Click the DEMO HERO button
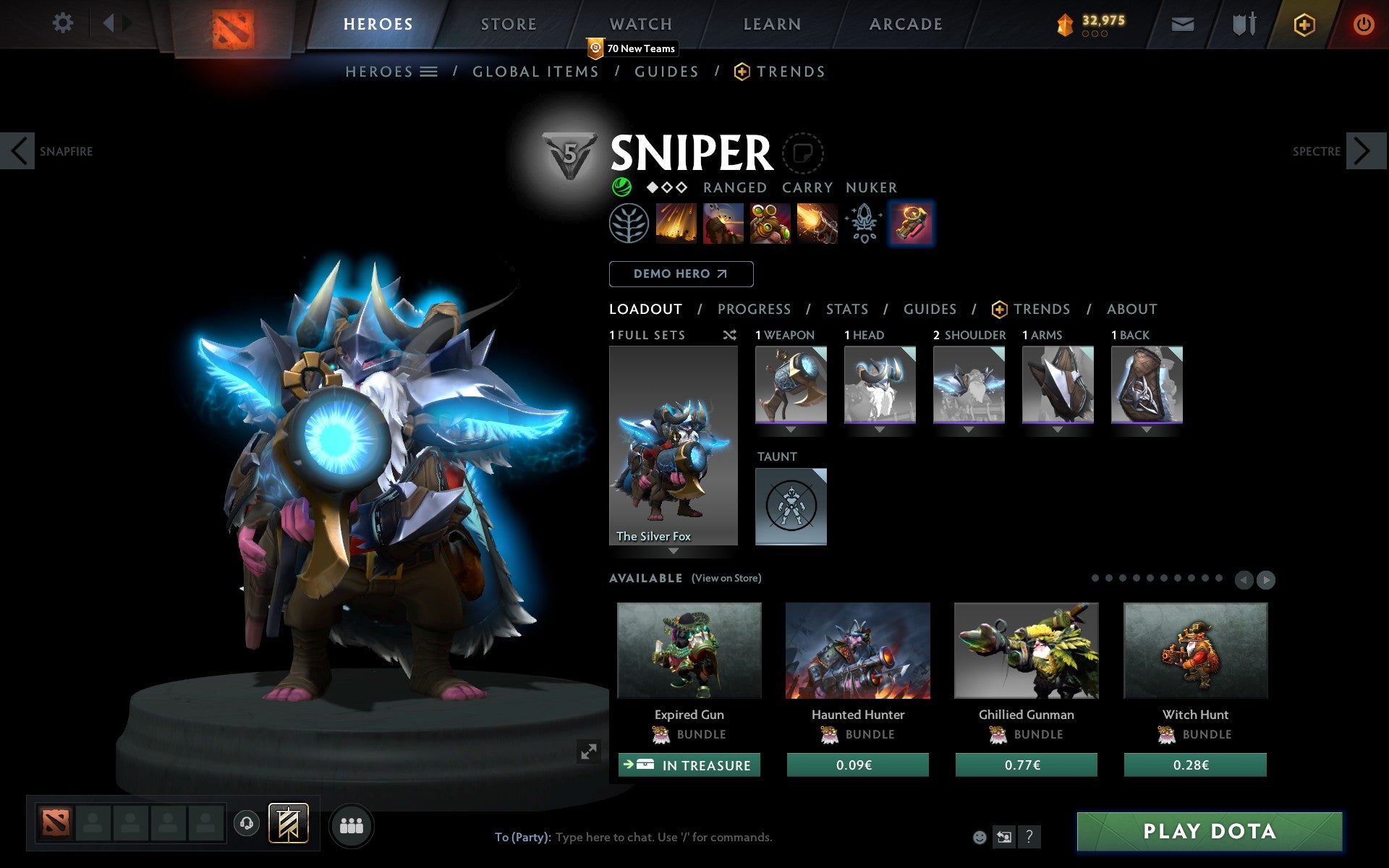The image size is (1389, 868). [681, 274]
